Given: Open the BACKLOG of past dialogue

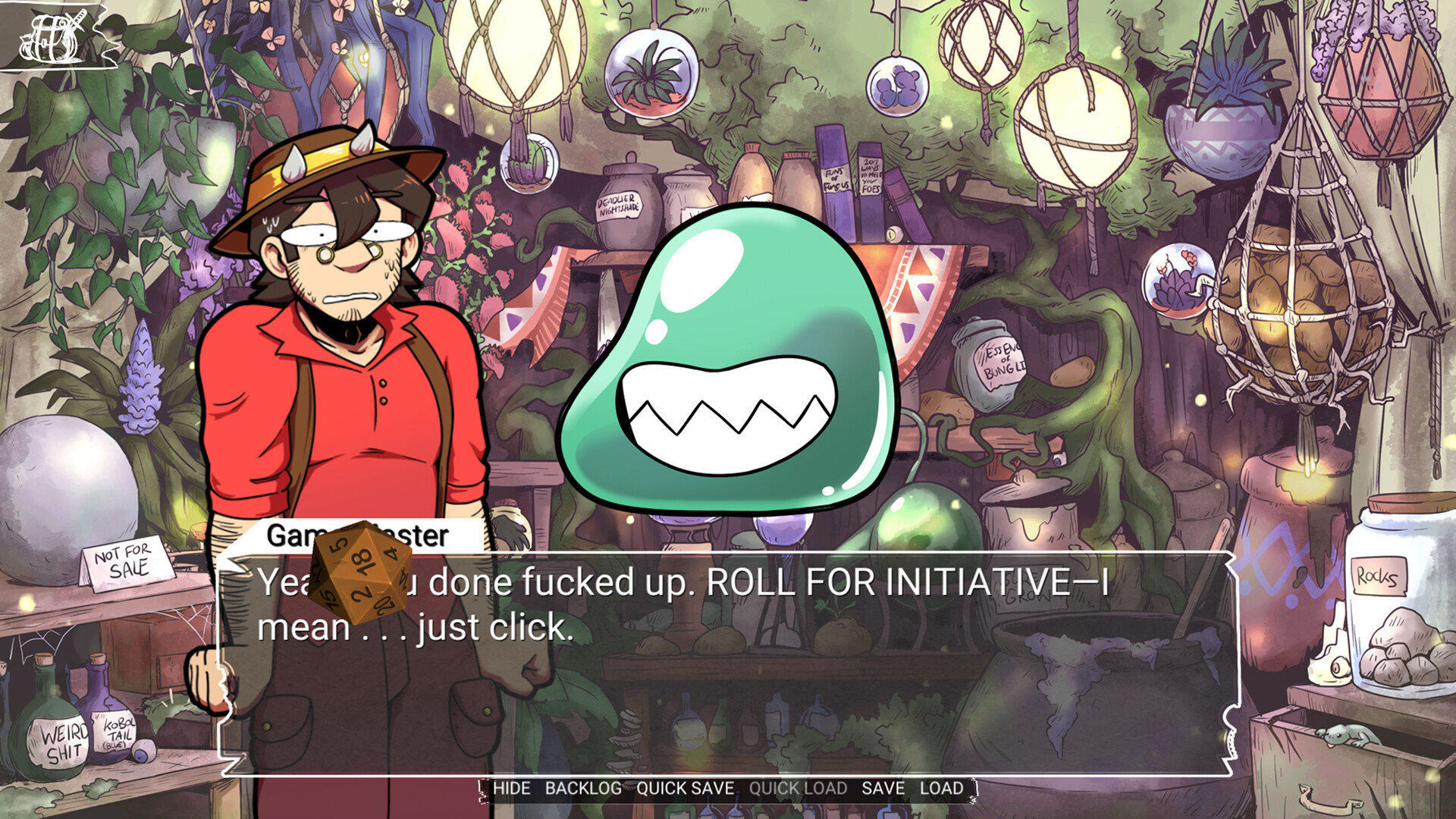Looking at the screenshot, I should pyautogui.click(x=584, y=789).
